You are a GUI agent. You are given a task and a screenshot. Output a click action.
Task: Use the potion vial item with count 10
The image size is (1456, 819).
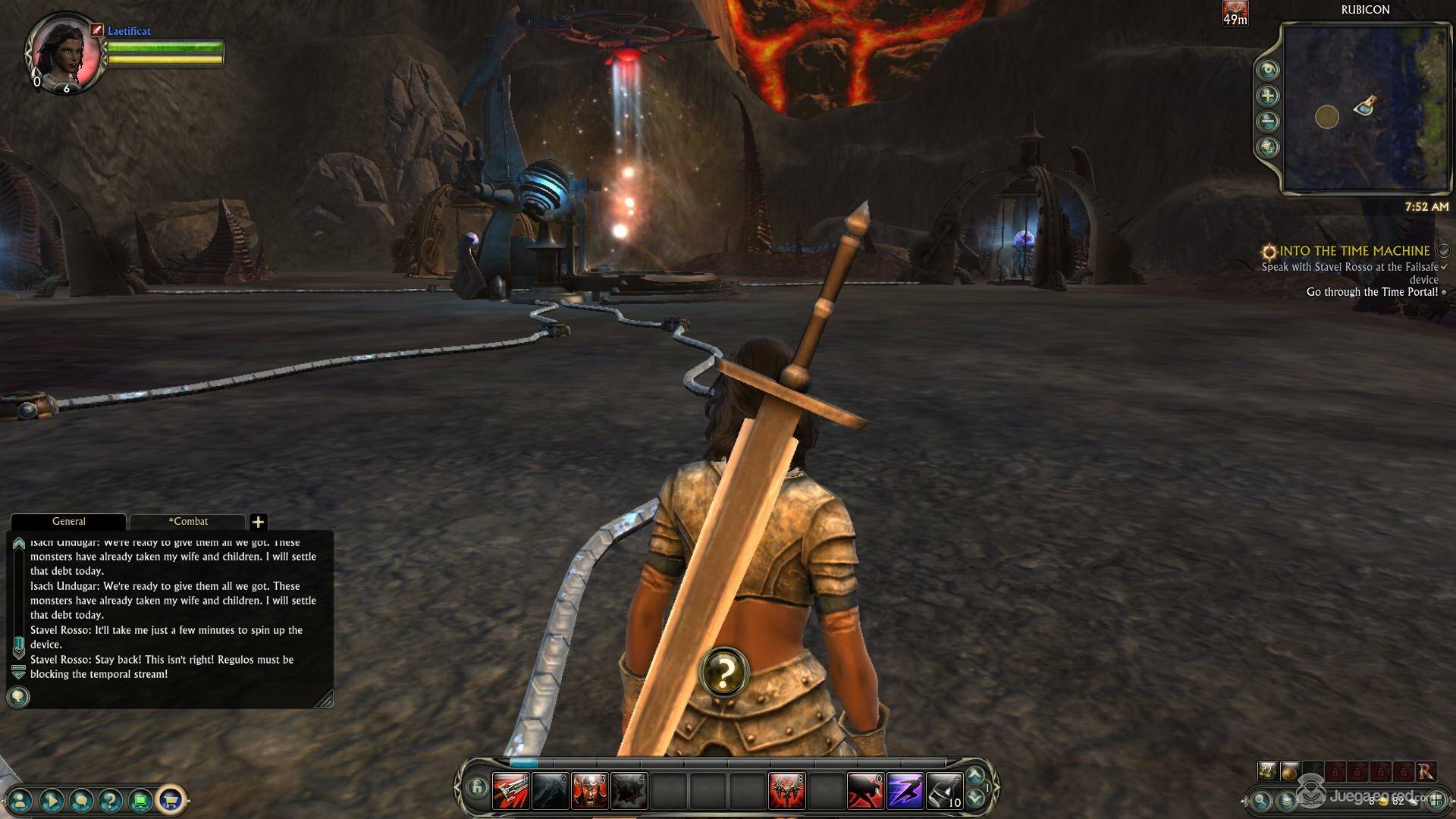[944, 792]
